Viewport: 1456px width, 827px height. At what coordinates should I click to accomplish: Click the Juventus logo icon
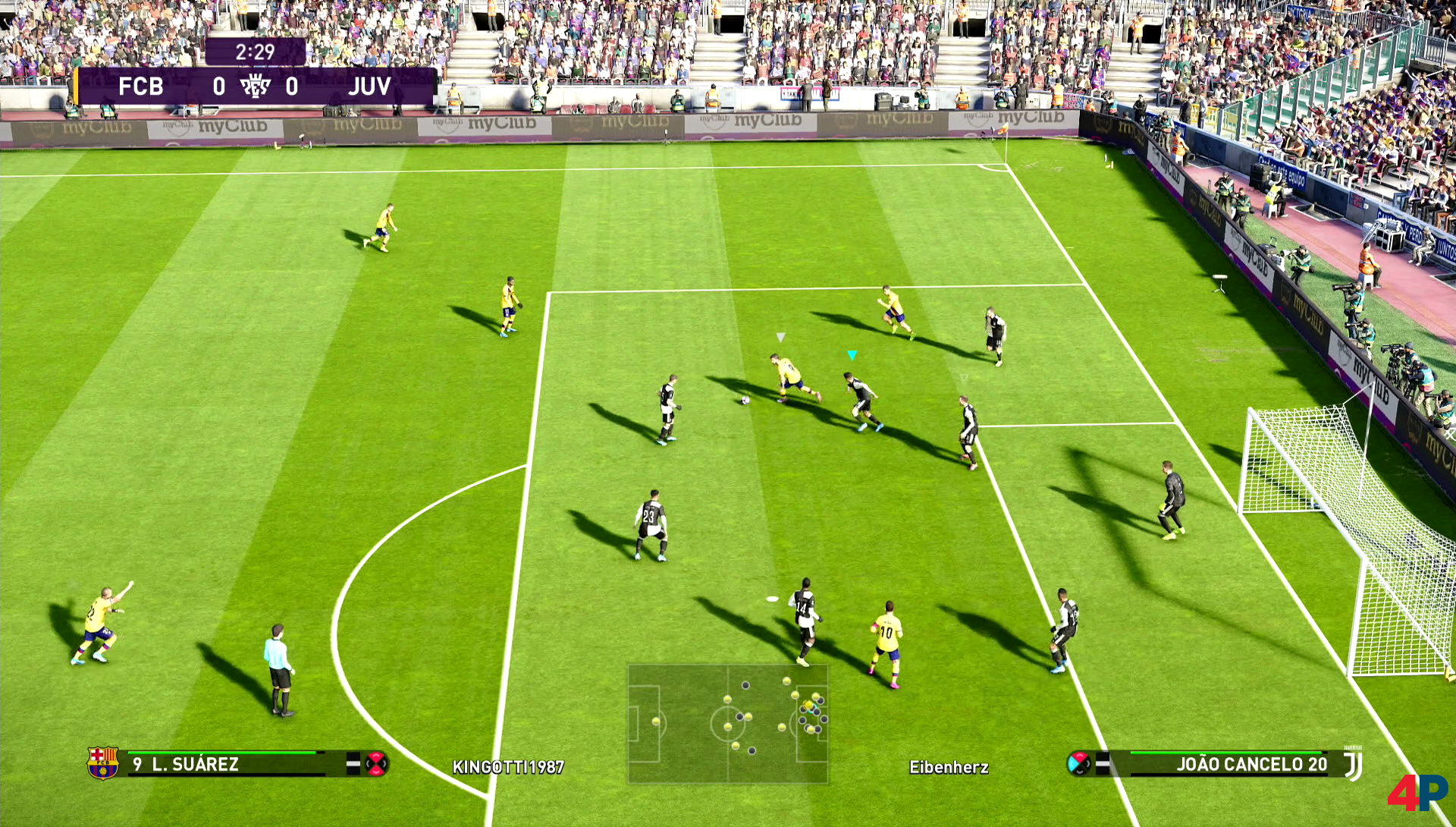1354,764
